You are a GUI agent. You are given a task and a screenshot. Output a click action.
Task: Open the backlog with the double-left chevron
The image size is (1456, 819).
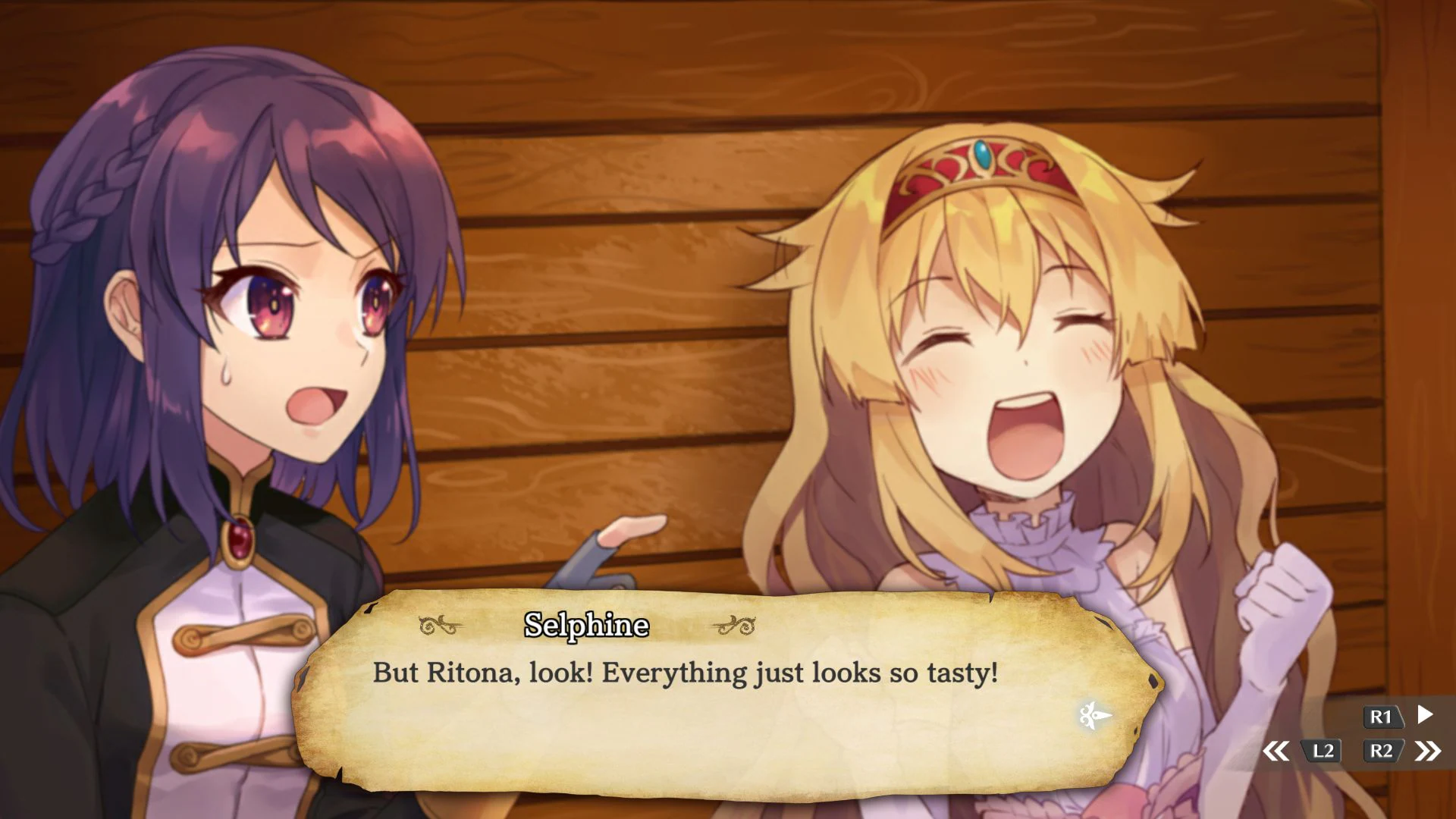[x=1278, y=752]
